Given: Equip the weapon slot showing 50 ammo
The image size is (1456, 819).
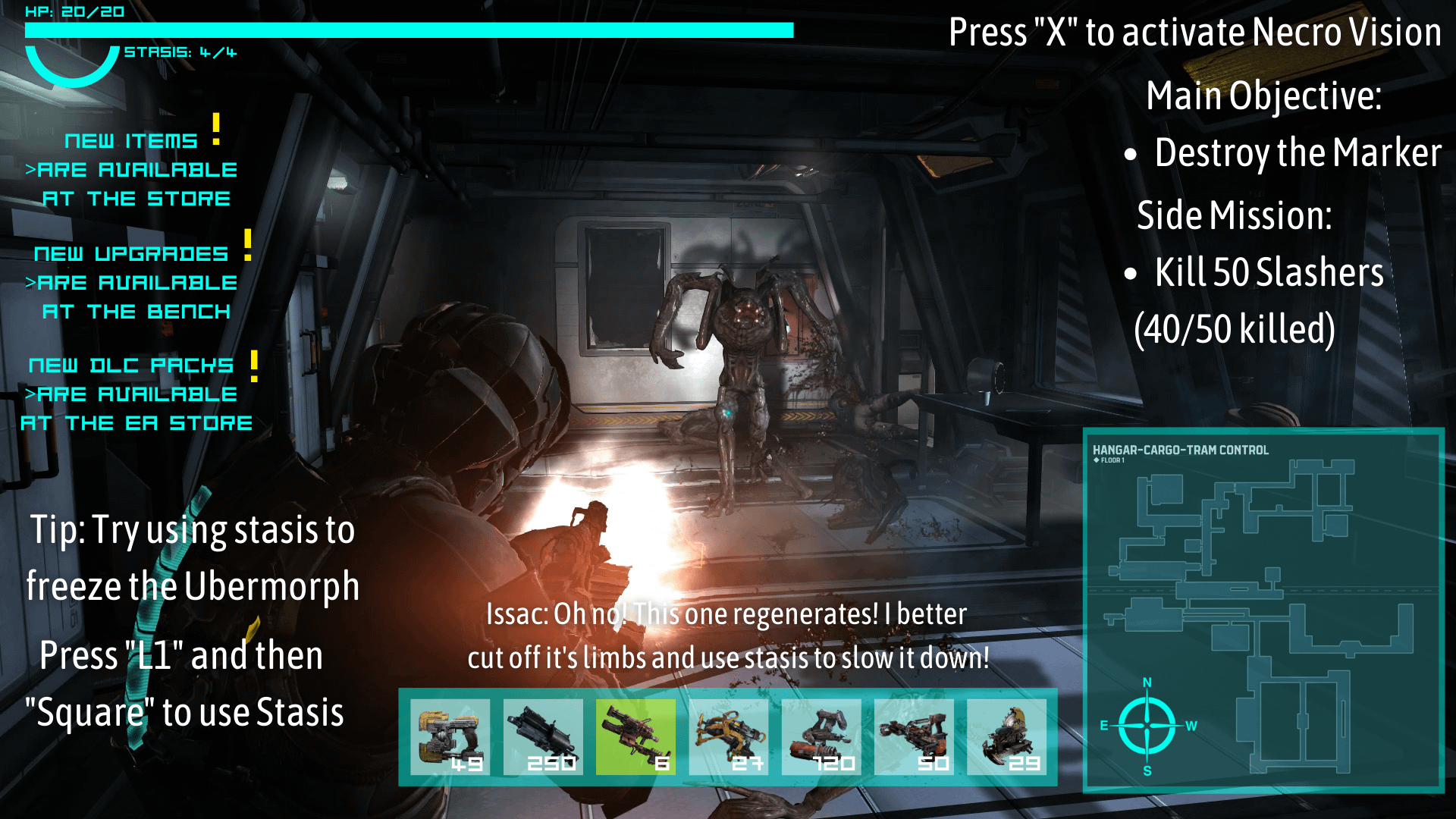Looking at the screenshot, I should click(914, 736).
